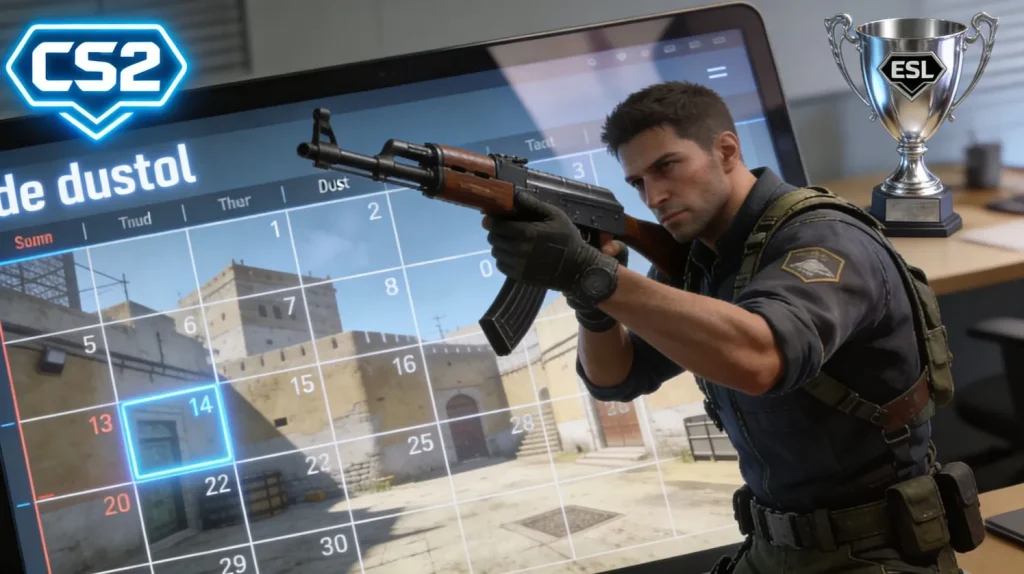Select date 25 on the calendar
Image resolution: width=1024 pixels, height=574 pixels.
point(420,443)
